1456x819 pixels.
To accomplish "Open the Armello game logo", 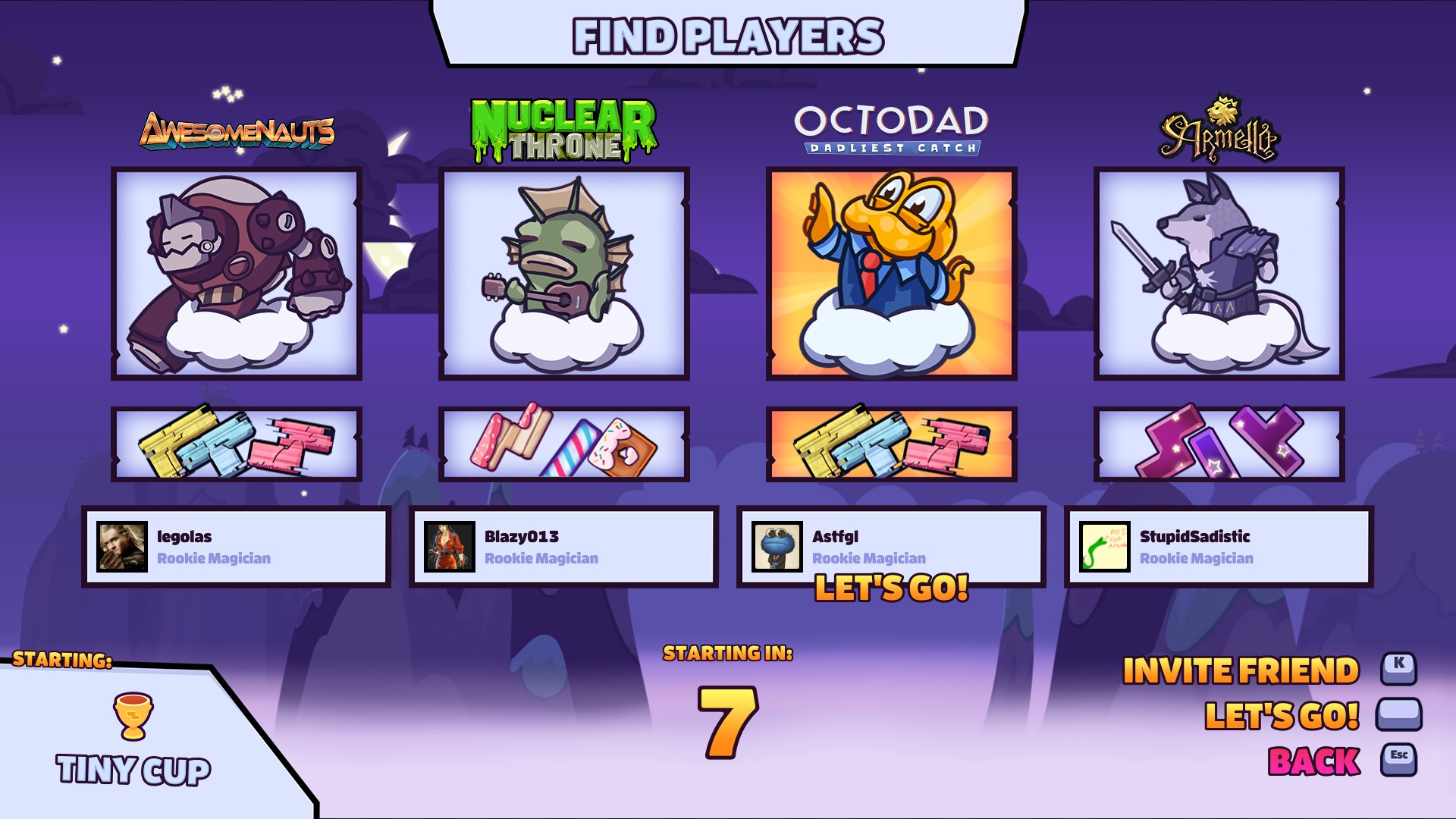I will click(x=1219, y=130).
